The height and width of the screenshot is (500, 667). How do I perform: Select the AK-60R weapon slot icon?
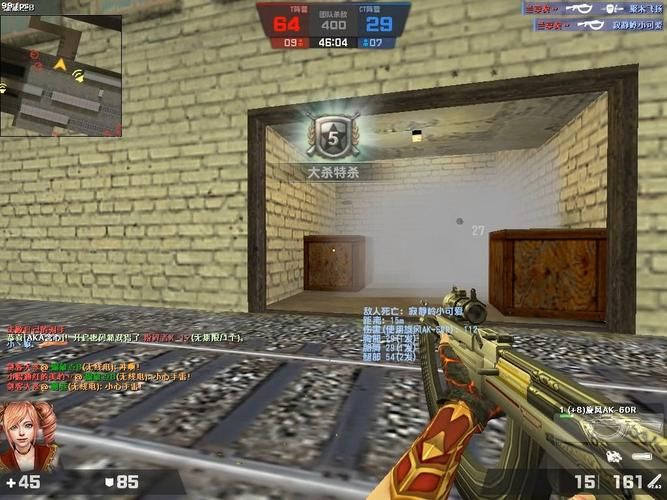pos(612,430)
